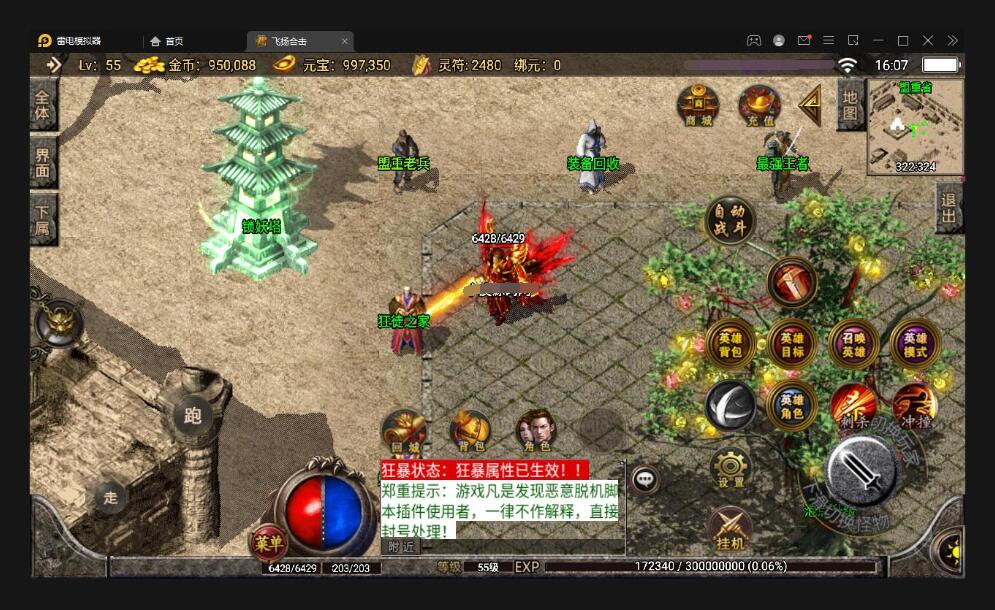995x610 pixels.
Task: Open the 角色 character sheet
Action: click(535, 430)
